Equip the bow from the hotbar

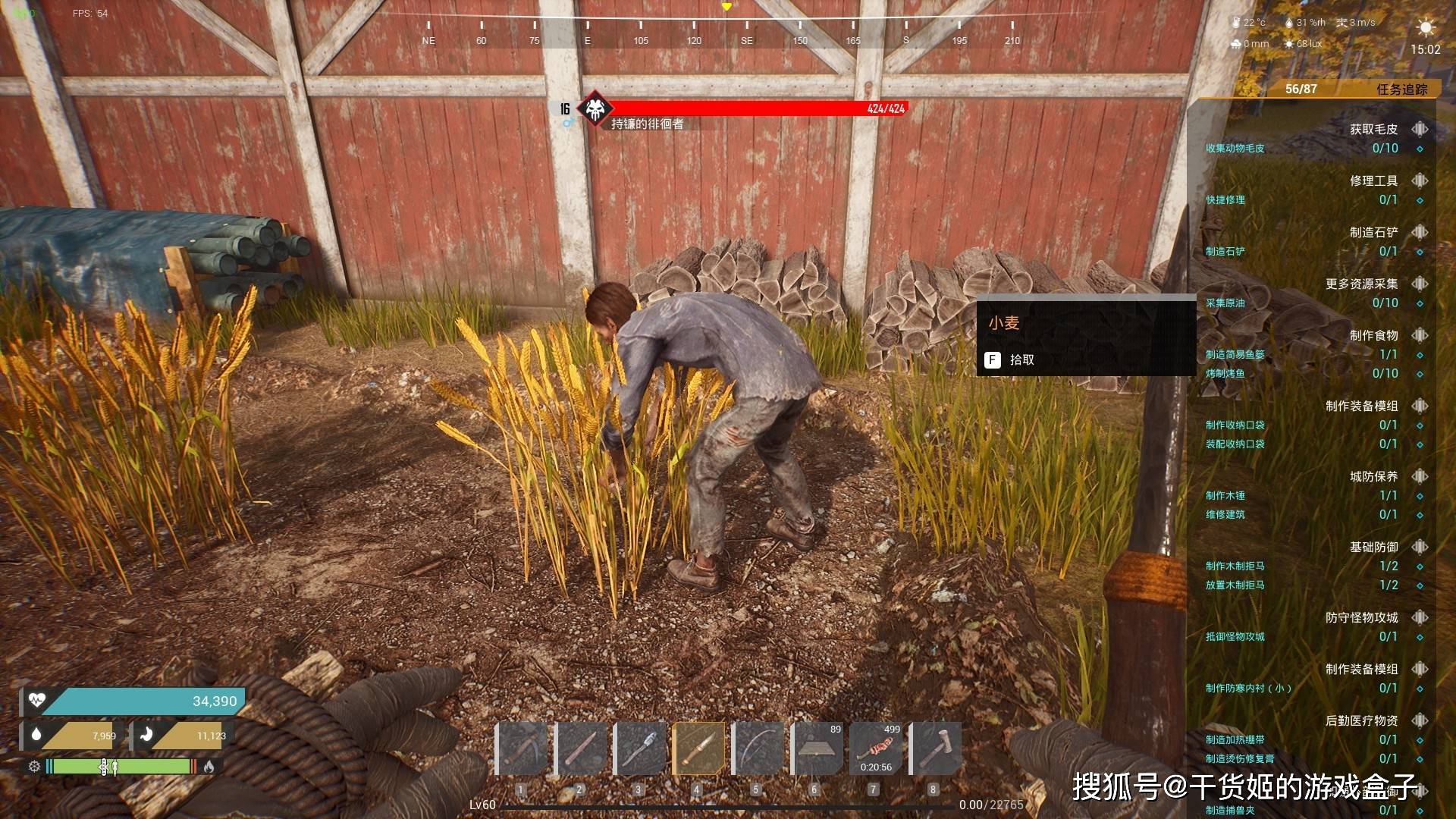tap(757, 748)
